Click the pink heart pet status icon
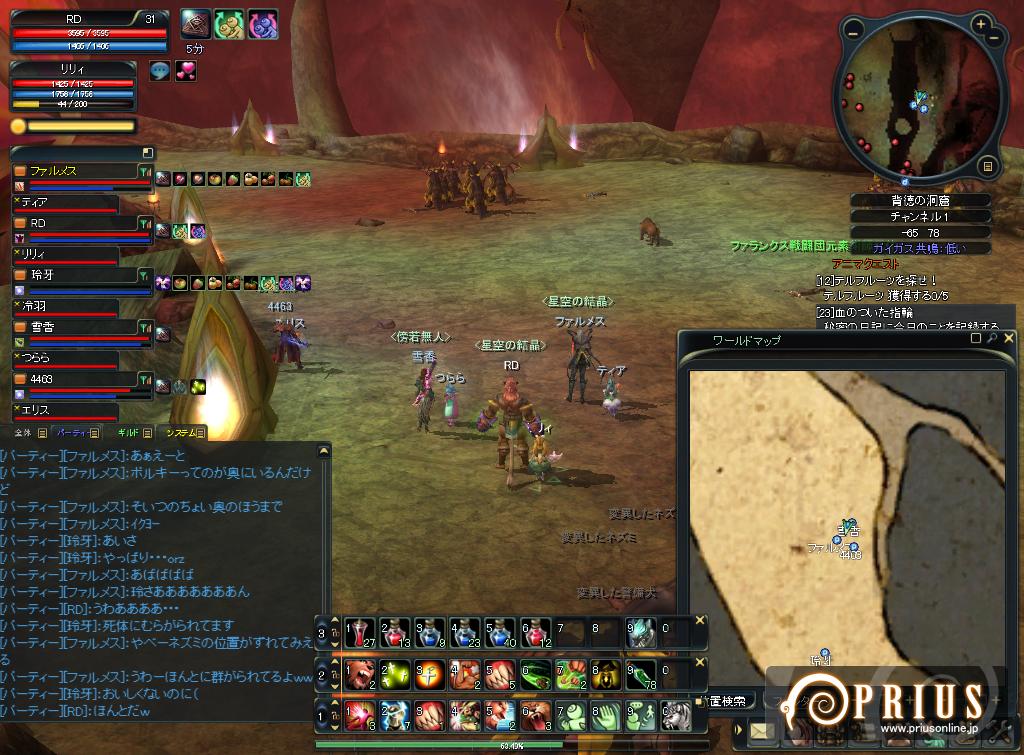 (x=186, y=71)
